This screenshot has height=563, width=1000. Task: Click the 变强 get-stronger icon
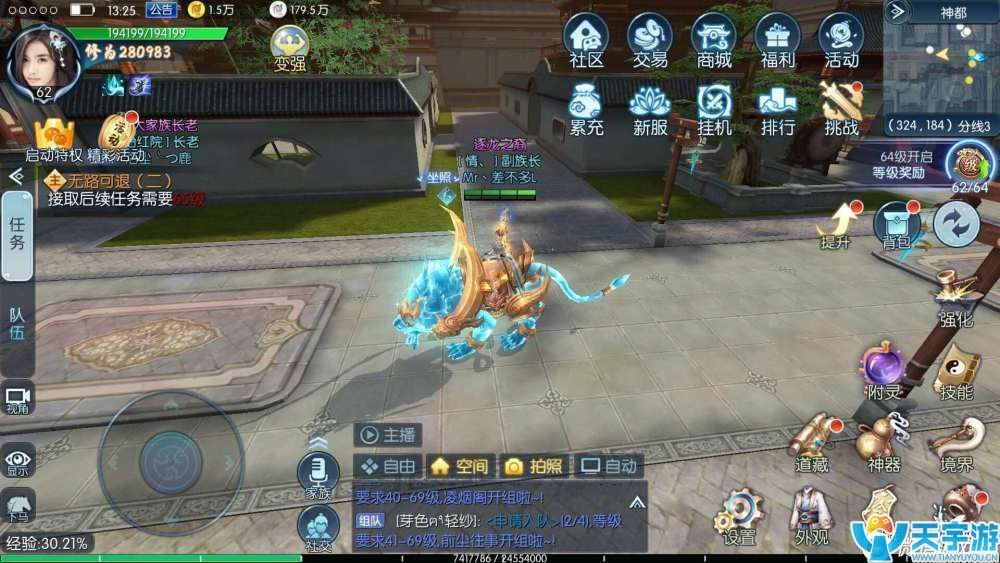coord(289,48)
